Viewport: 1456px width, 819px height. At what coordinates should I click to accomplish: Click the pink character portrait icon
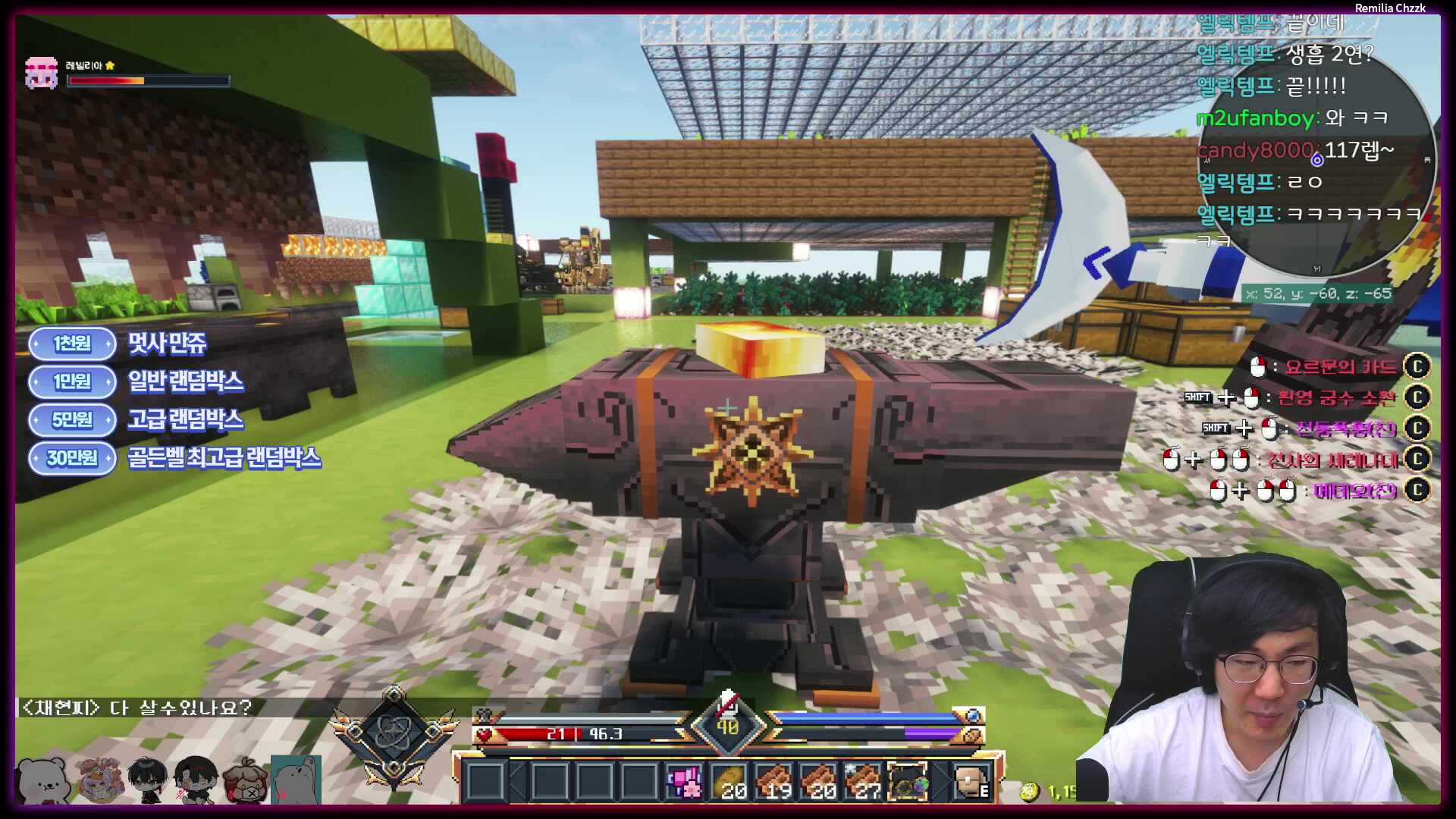pos(41,74)
